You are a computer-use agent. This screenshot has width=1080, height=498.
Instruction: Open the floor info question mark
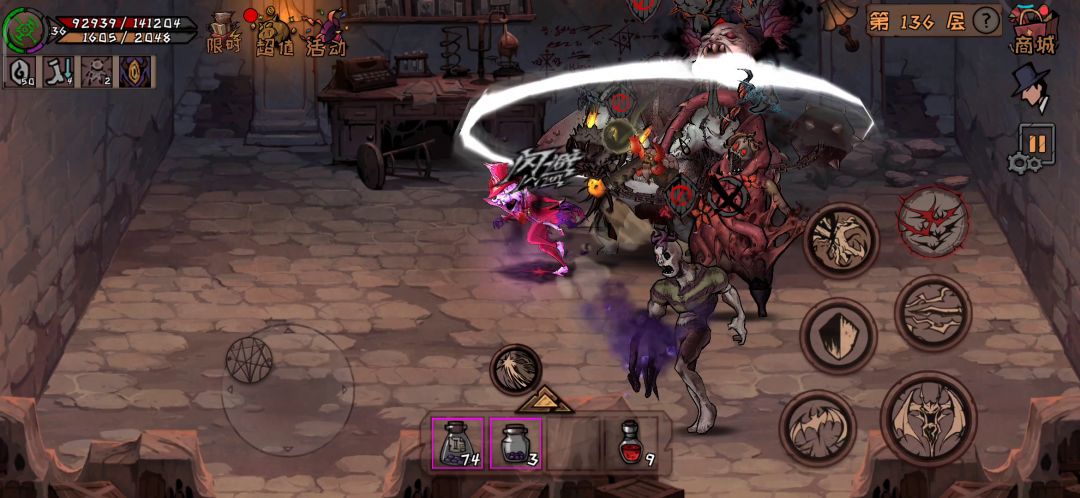pos(986,20)
